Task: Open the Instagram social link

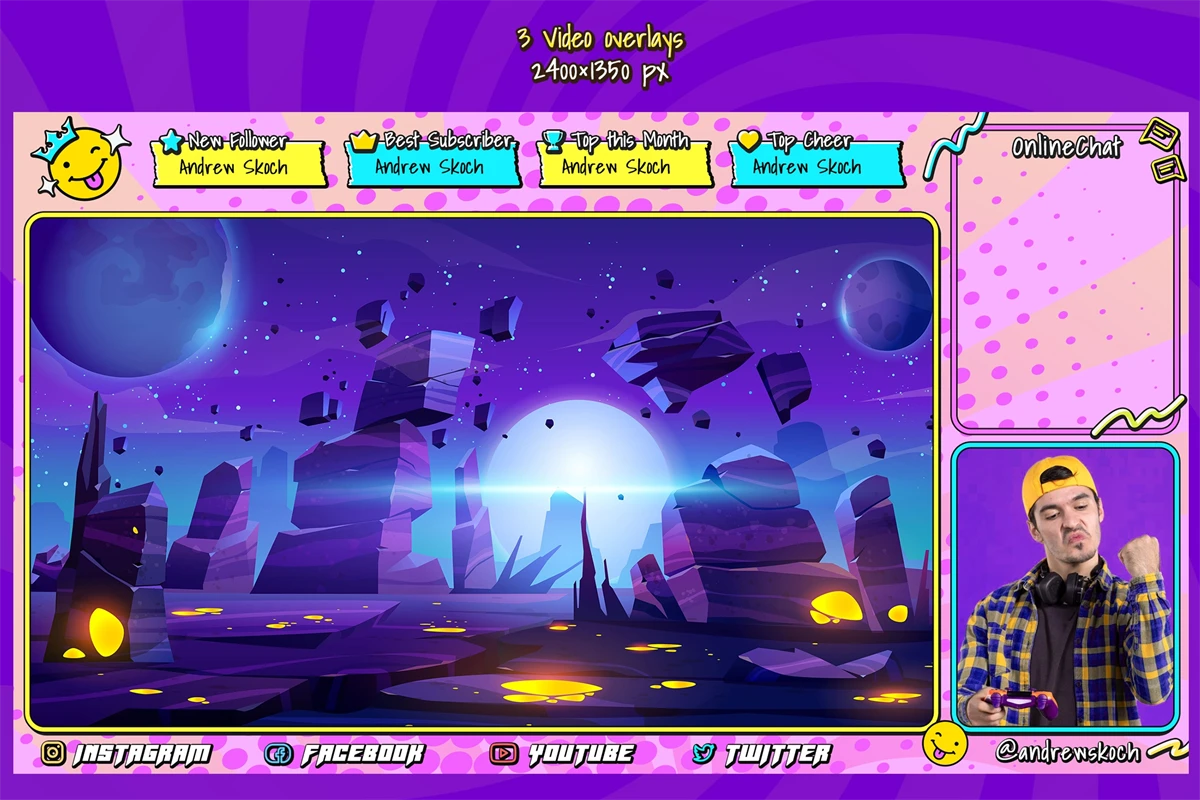Action: [127, 753]
